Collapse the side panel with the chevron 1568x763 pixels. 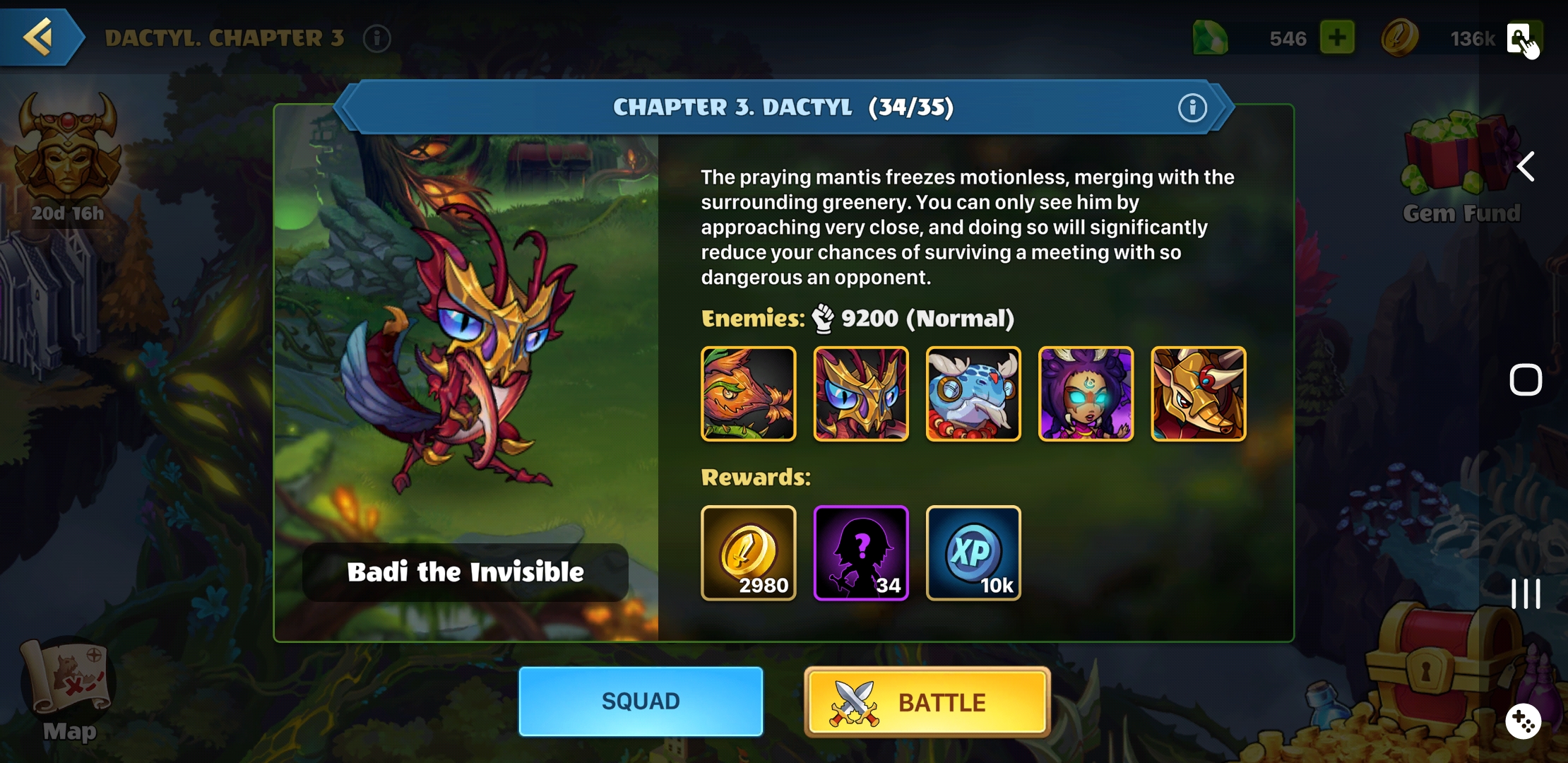[1526, 167]
